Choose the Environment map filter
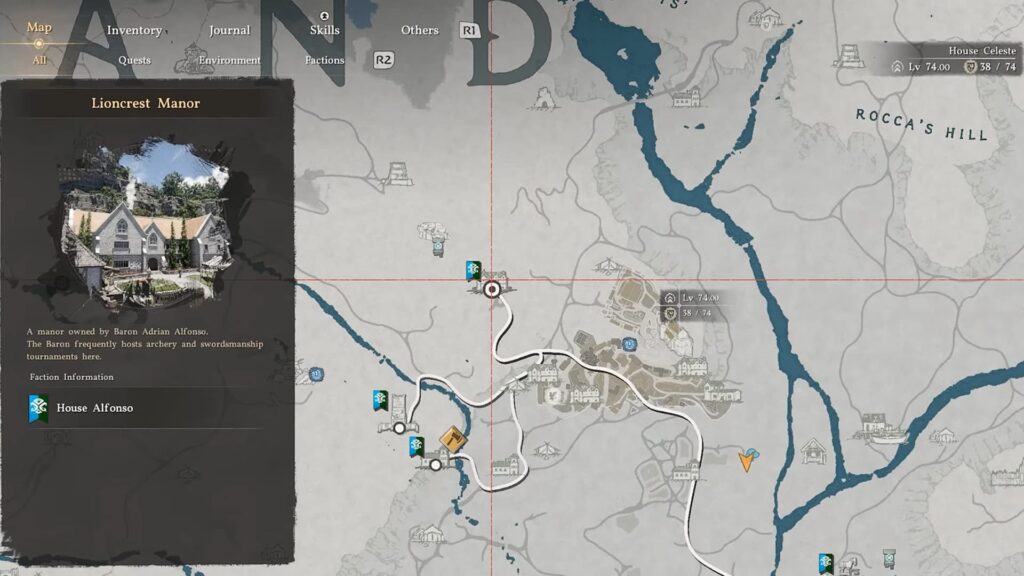Image resolution: width=1024 pixels, height=576 pixels. (229, 60)
